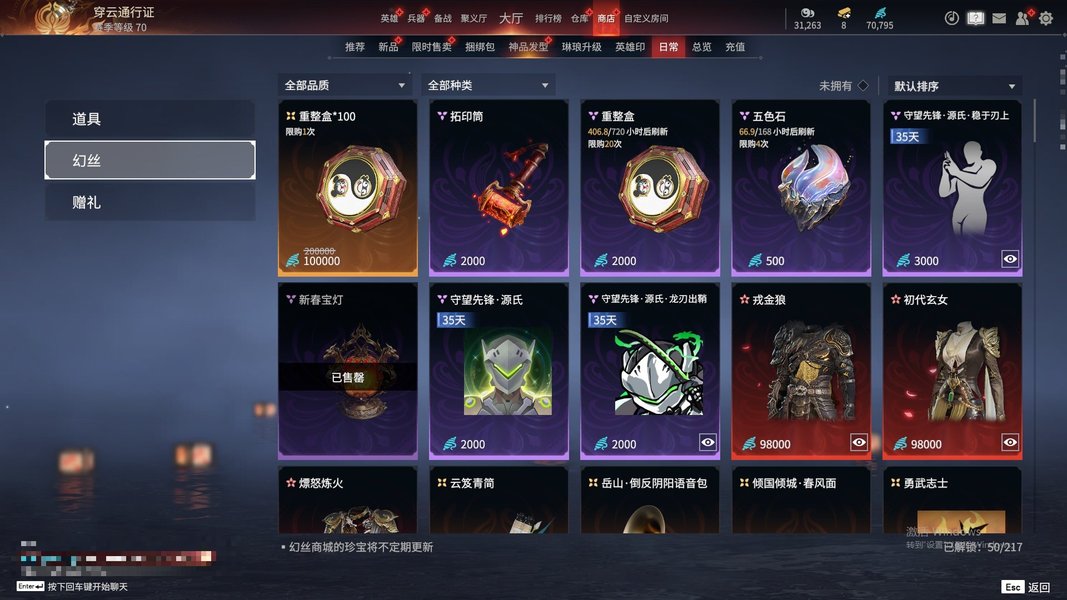Choose the 五色石 item card
The width and height of the screenshot is (1067, 600).
pos(802,188)
